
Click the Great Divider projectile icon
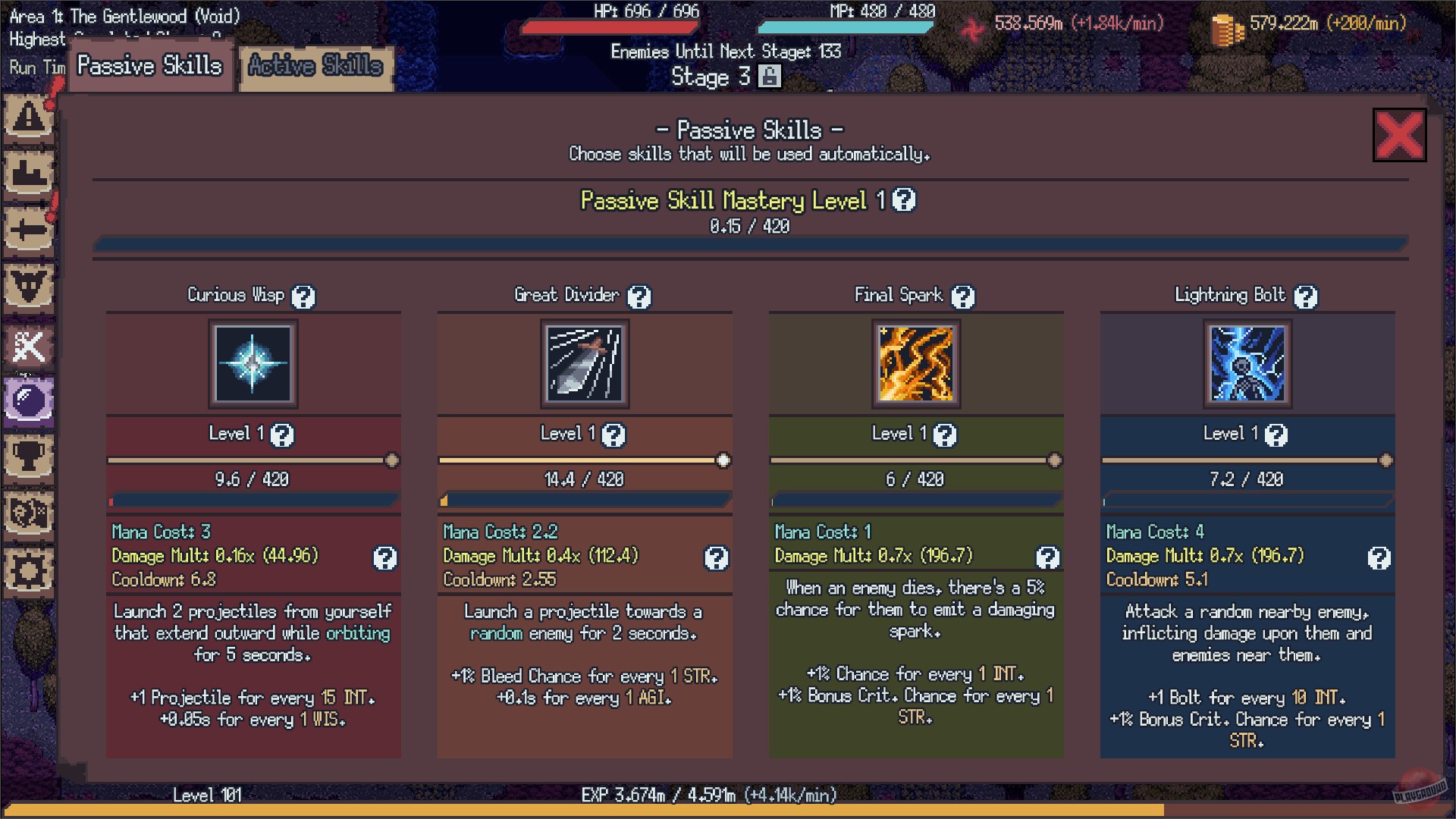pyautogui.click(x=585, y=365)
